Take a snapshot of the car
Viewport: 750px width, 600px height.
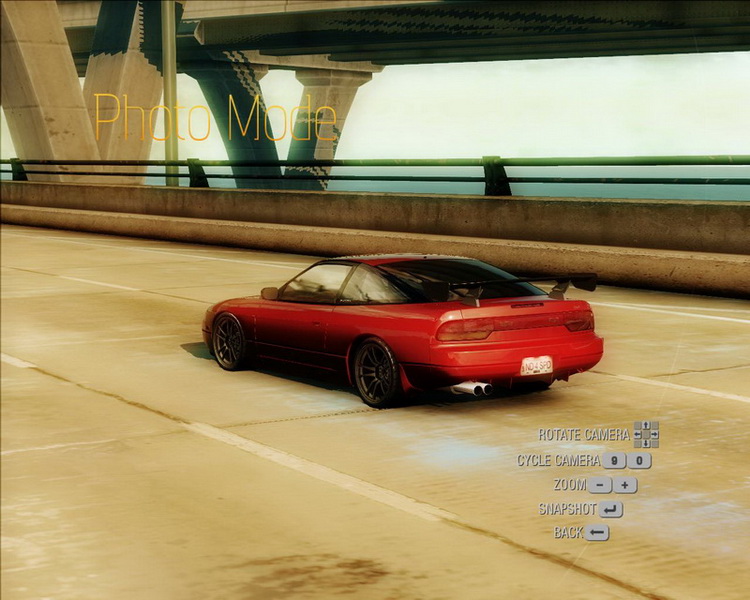(611, 509)
